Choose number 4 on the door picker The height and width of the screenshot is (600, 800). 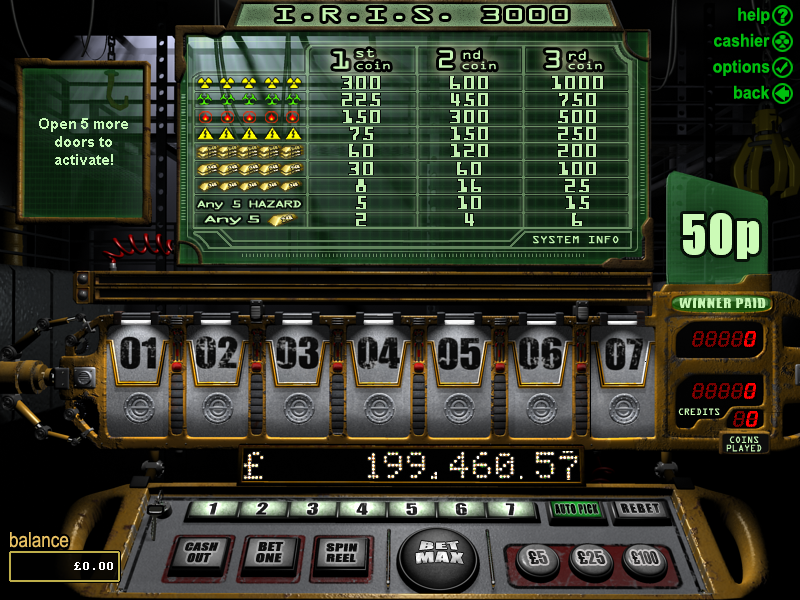coord(363,510)
